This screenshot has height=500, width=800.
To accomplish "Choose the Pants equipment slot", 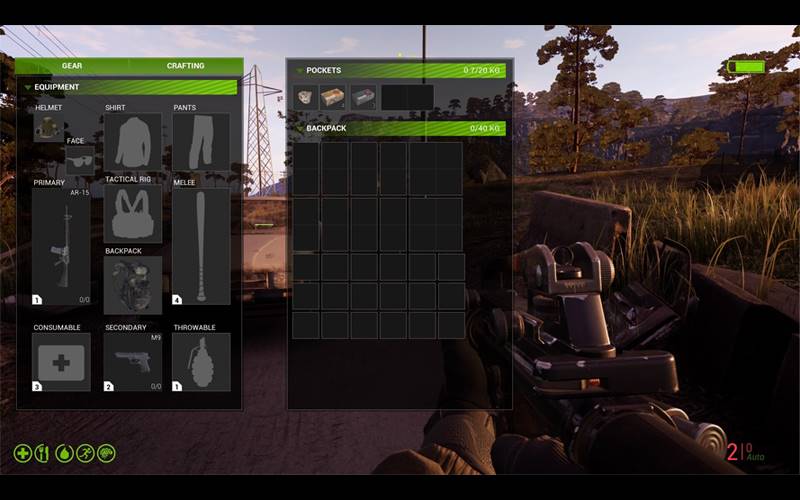I will (x=200, y=142).
